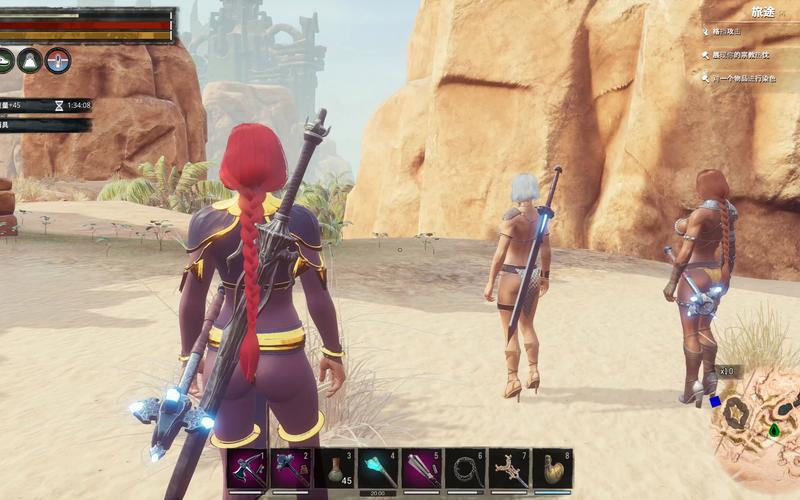The width and height of the screenshot is (800, 500).
Task: Select the bladed weapon in hotbar slot 5
Action: click(x=421, y=469)
